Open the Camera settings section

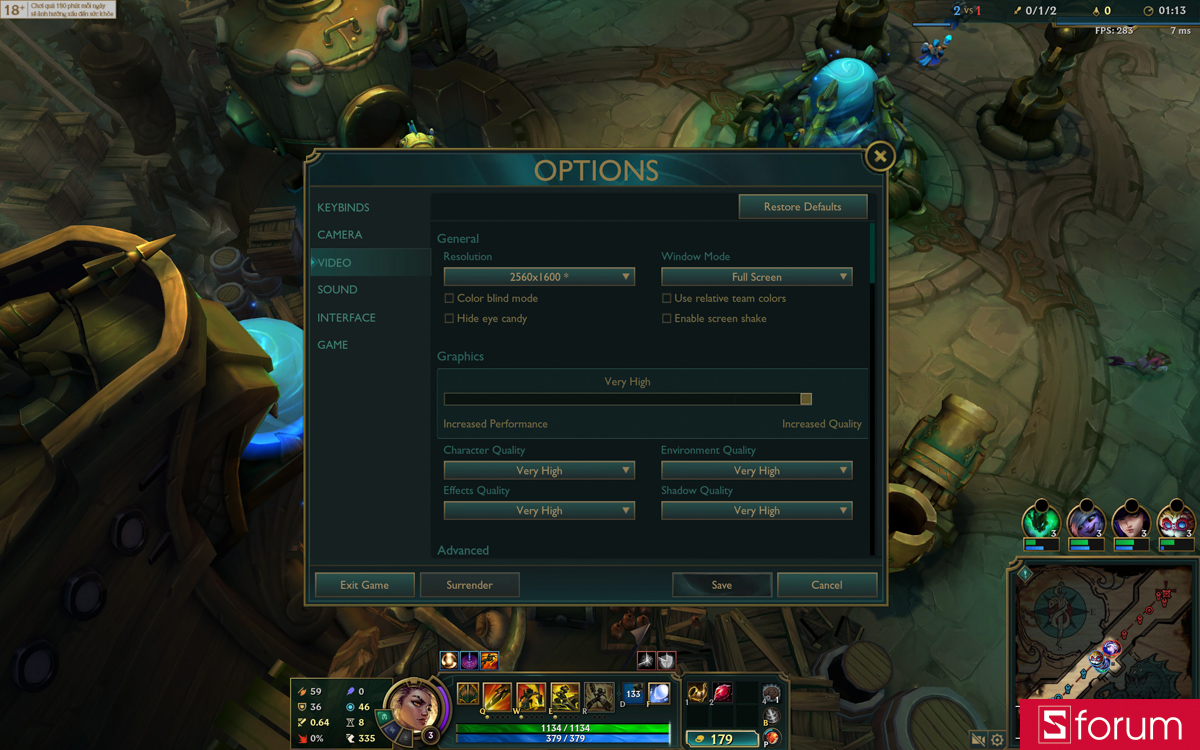click(340, 235)
